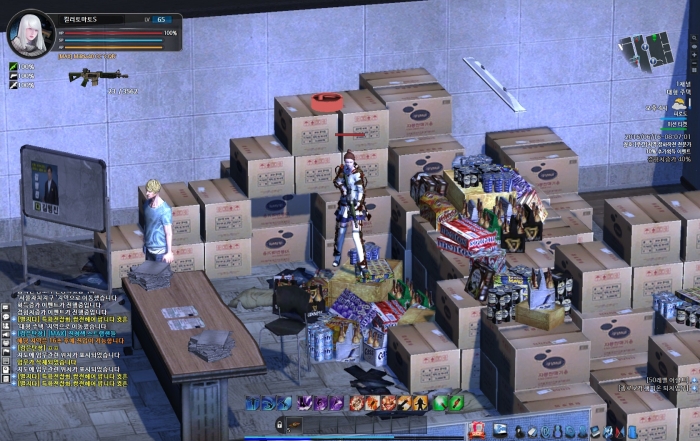Click the white-haired character portrait
700x441 pixels.
click(30, 33)
